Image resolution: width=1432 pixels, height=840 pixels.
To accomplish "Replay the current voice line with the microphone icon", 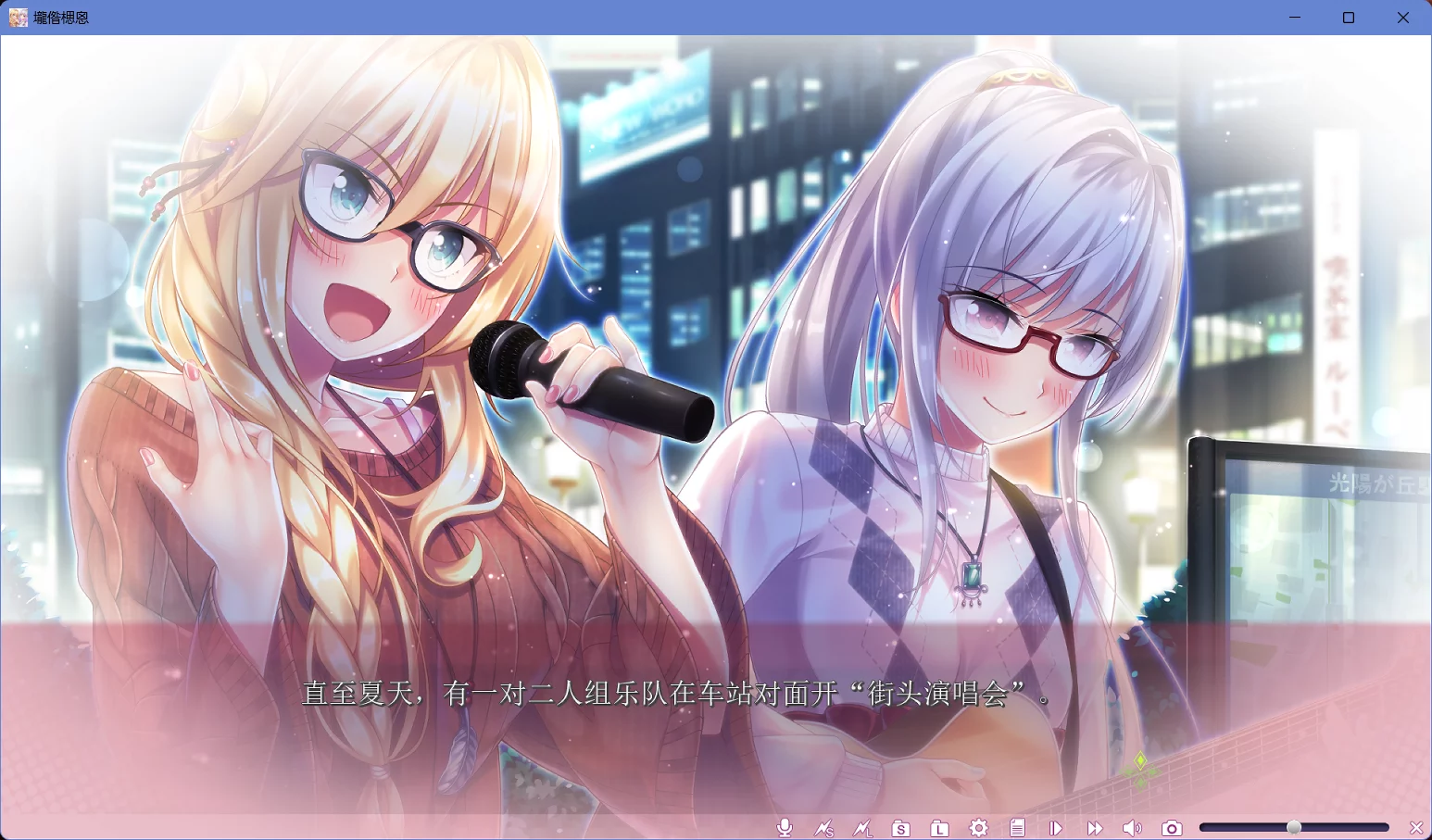I will (785, 828).
